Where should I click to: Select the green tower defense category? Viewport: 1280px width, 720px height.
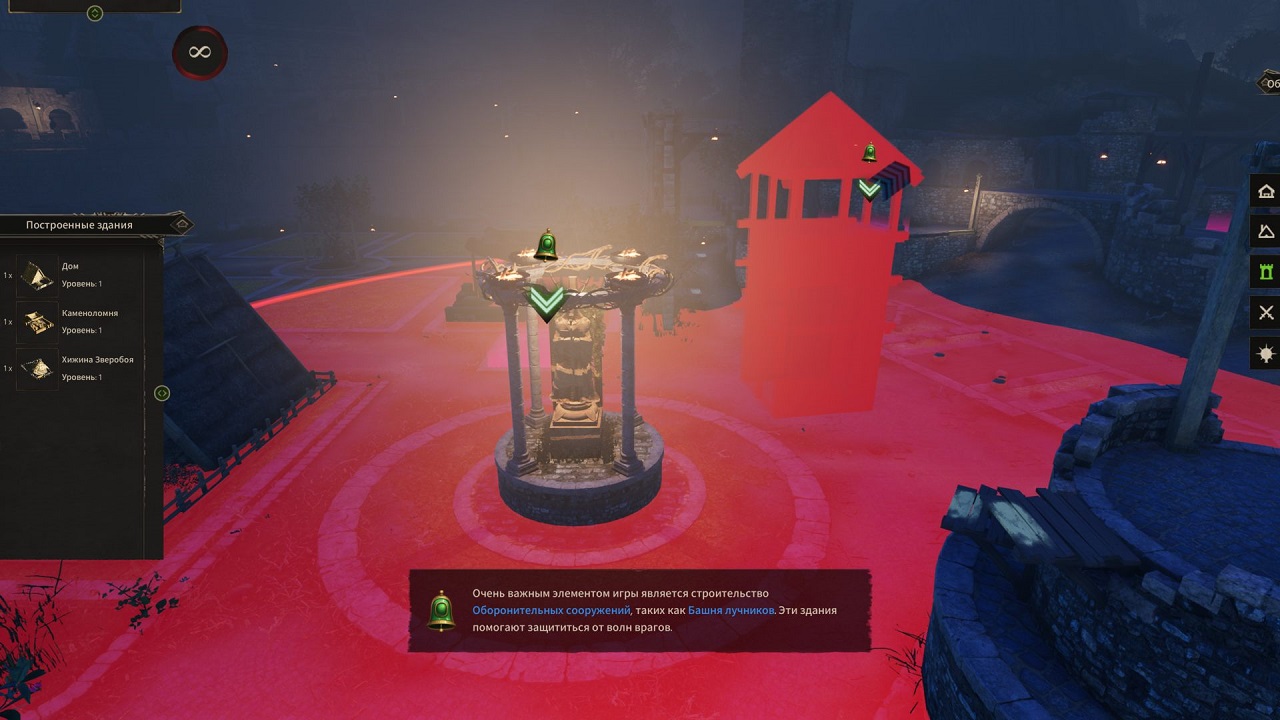tap(1266, 272)
